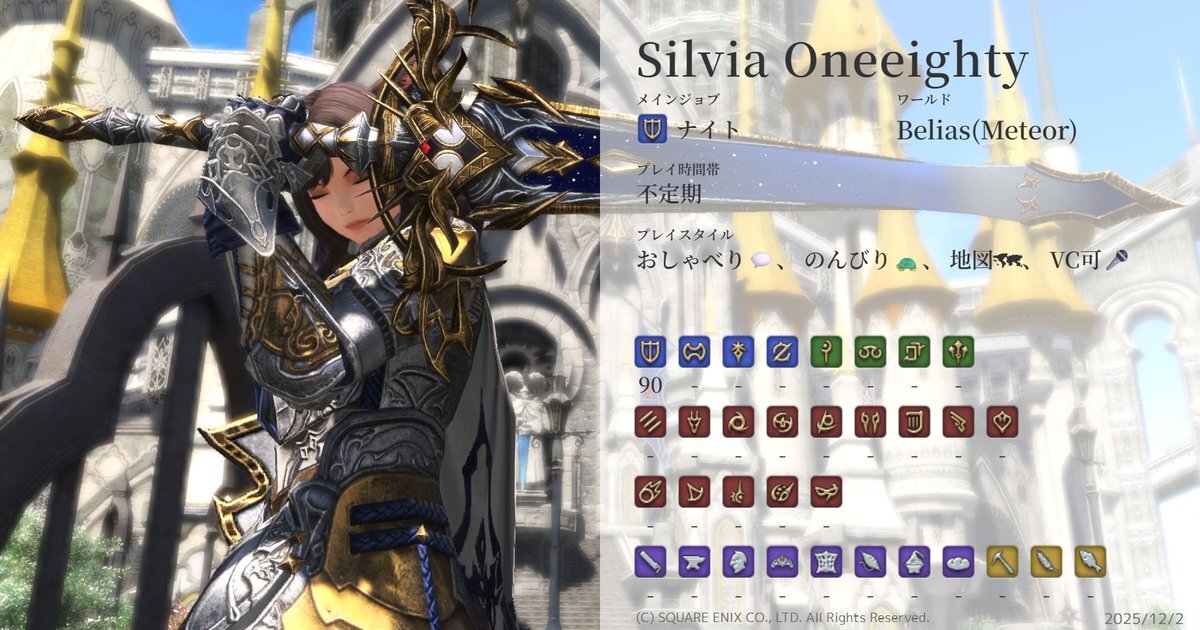Image resolution: width=1200 pixels, height=630 pixels.
Task: Click the Culinarian job icon
Action: 958,561
